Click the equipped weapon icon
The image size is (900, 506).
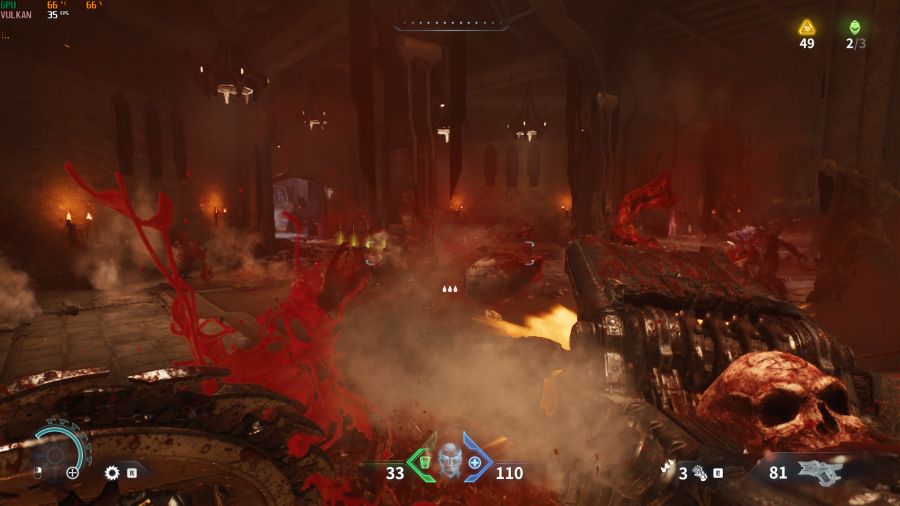click(820, 472)
